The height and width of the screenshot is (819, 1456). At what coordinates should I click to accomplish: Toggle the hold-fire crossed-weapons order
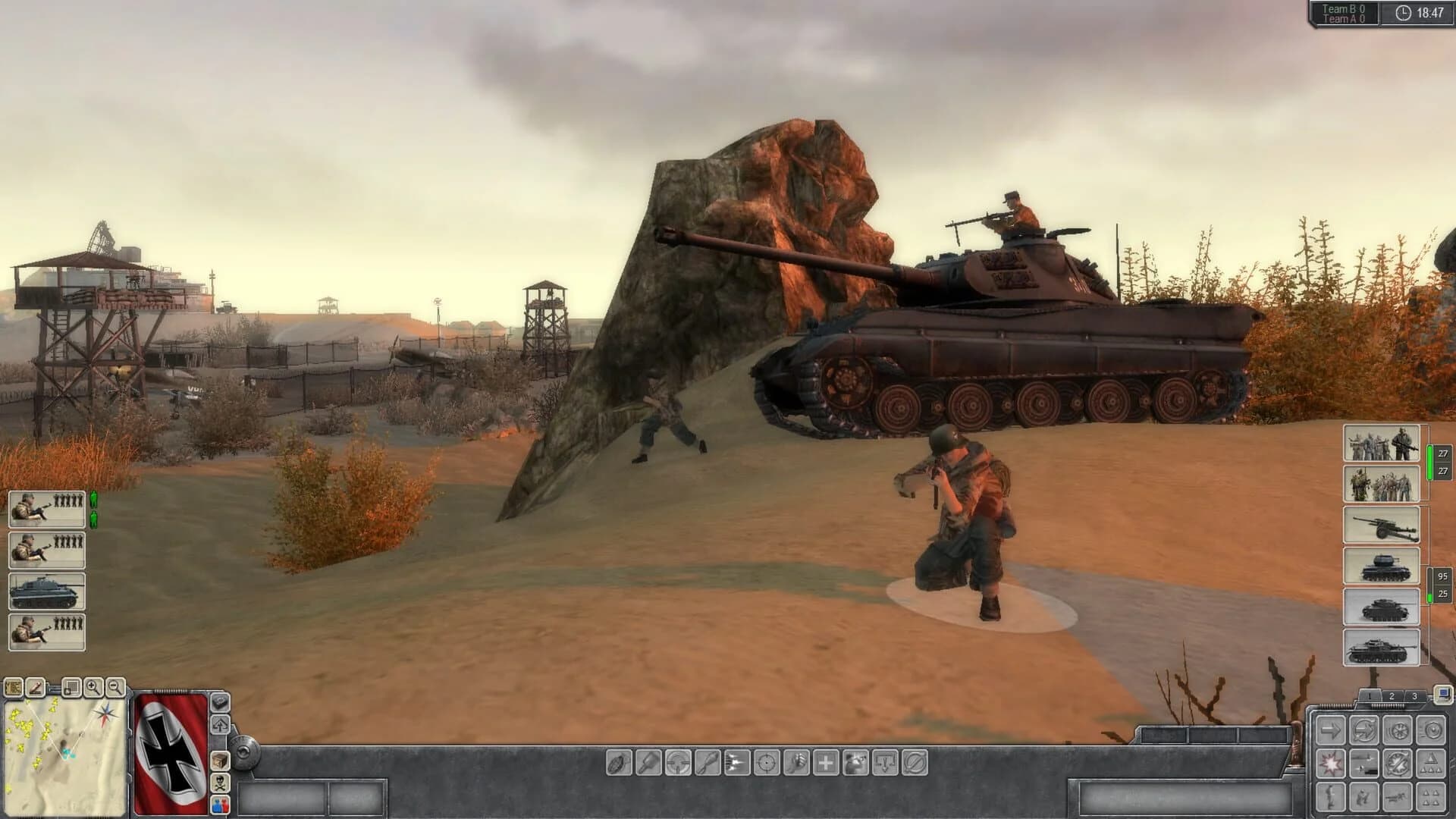click(x=1397, y=764)
